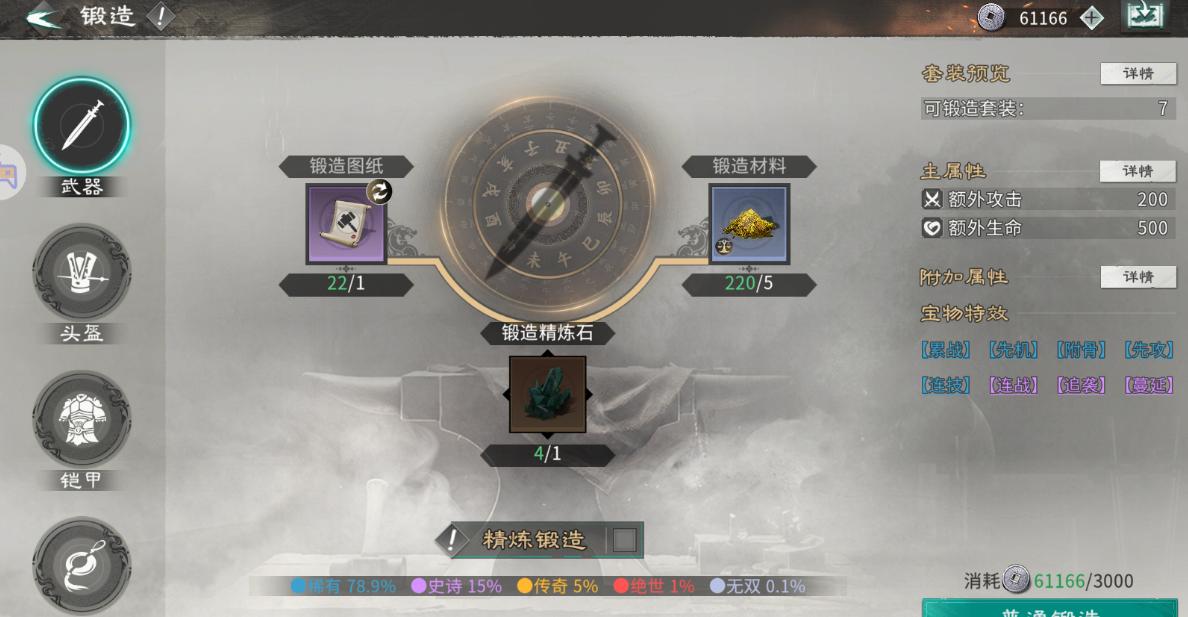Swap blueprint using the refresh arrows icon
This screenshot has width=1188, height=617.
tap(380, 192)
